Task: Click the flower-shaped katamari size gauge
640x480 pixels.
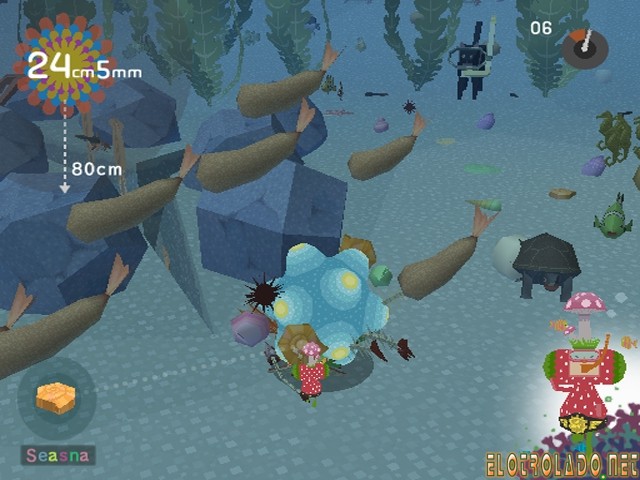Action: pyautogui.click(x=62, y=65)
